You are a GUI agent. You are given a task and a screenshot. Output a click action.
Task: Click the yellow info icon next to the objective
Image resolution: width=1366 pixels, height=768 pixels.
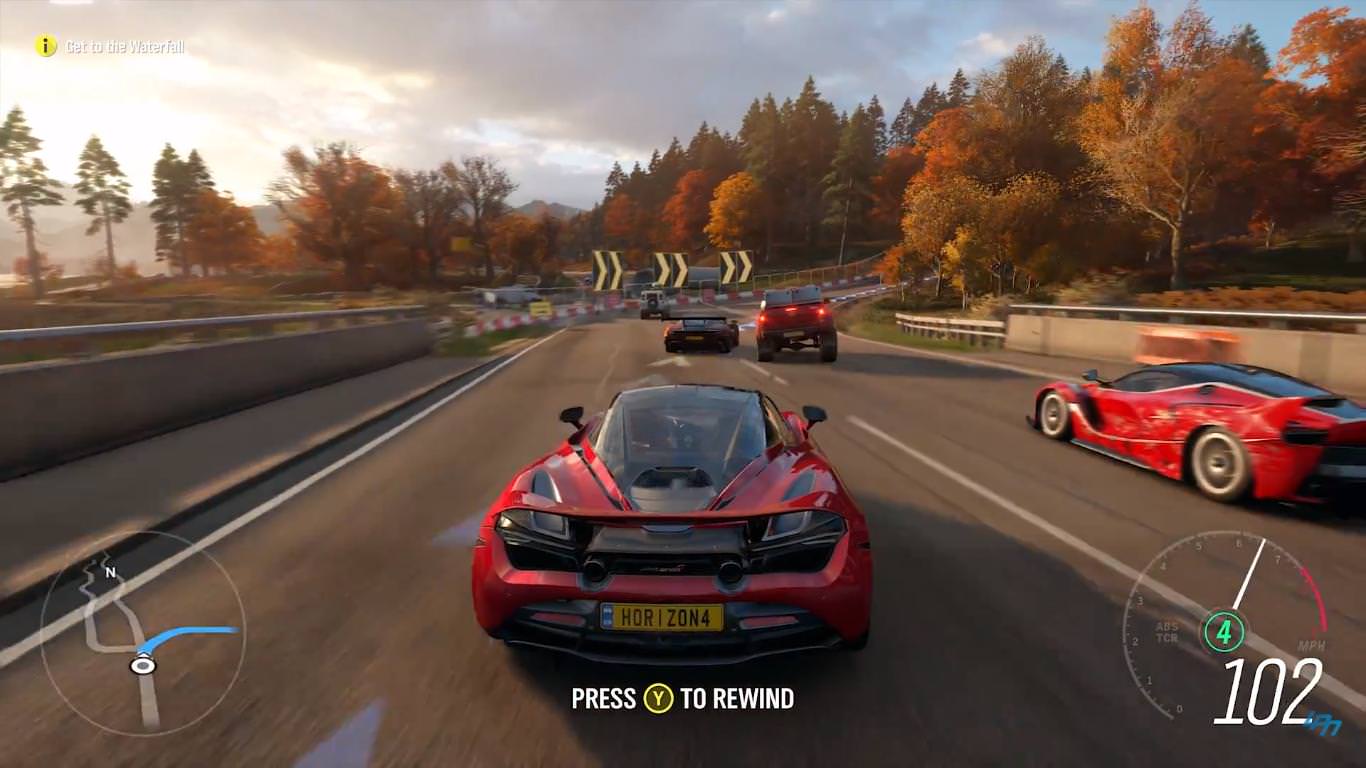47,45
